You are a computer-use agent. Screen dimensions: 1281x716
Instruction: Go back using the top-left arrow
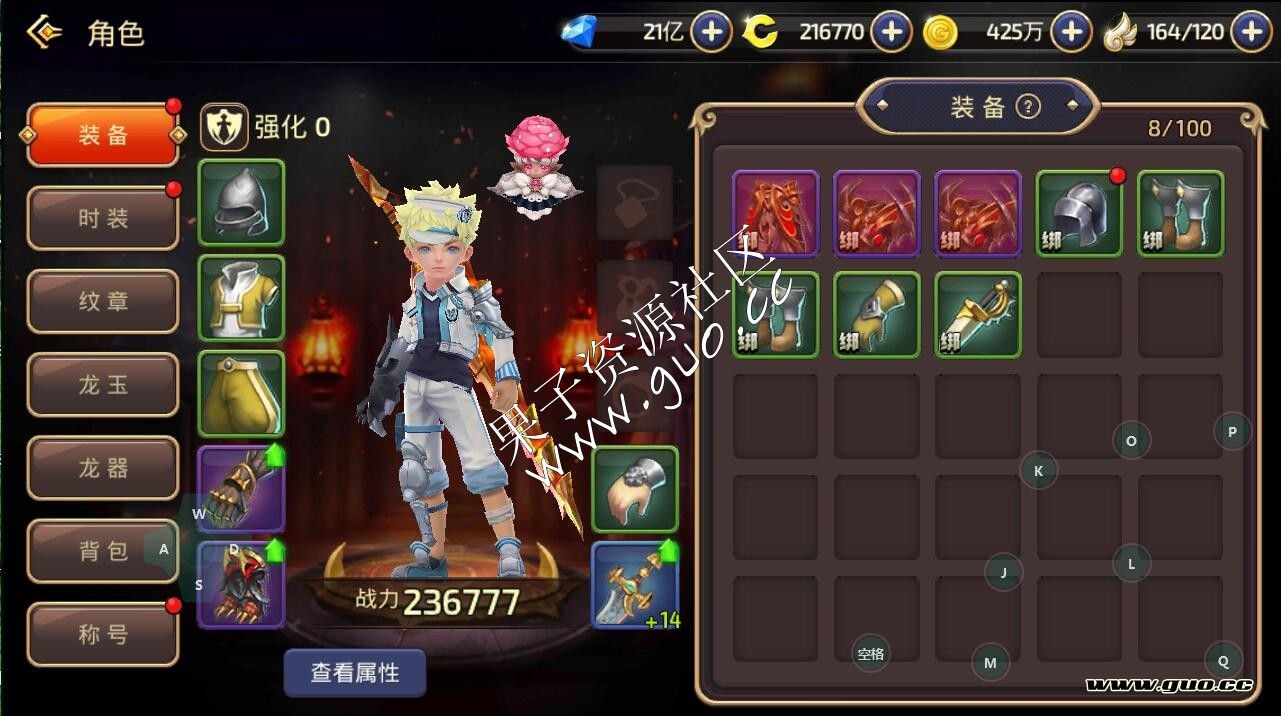pyautogui.click(x=44, y=33)
